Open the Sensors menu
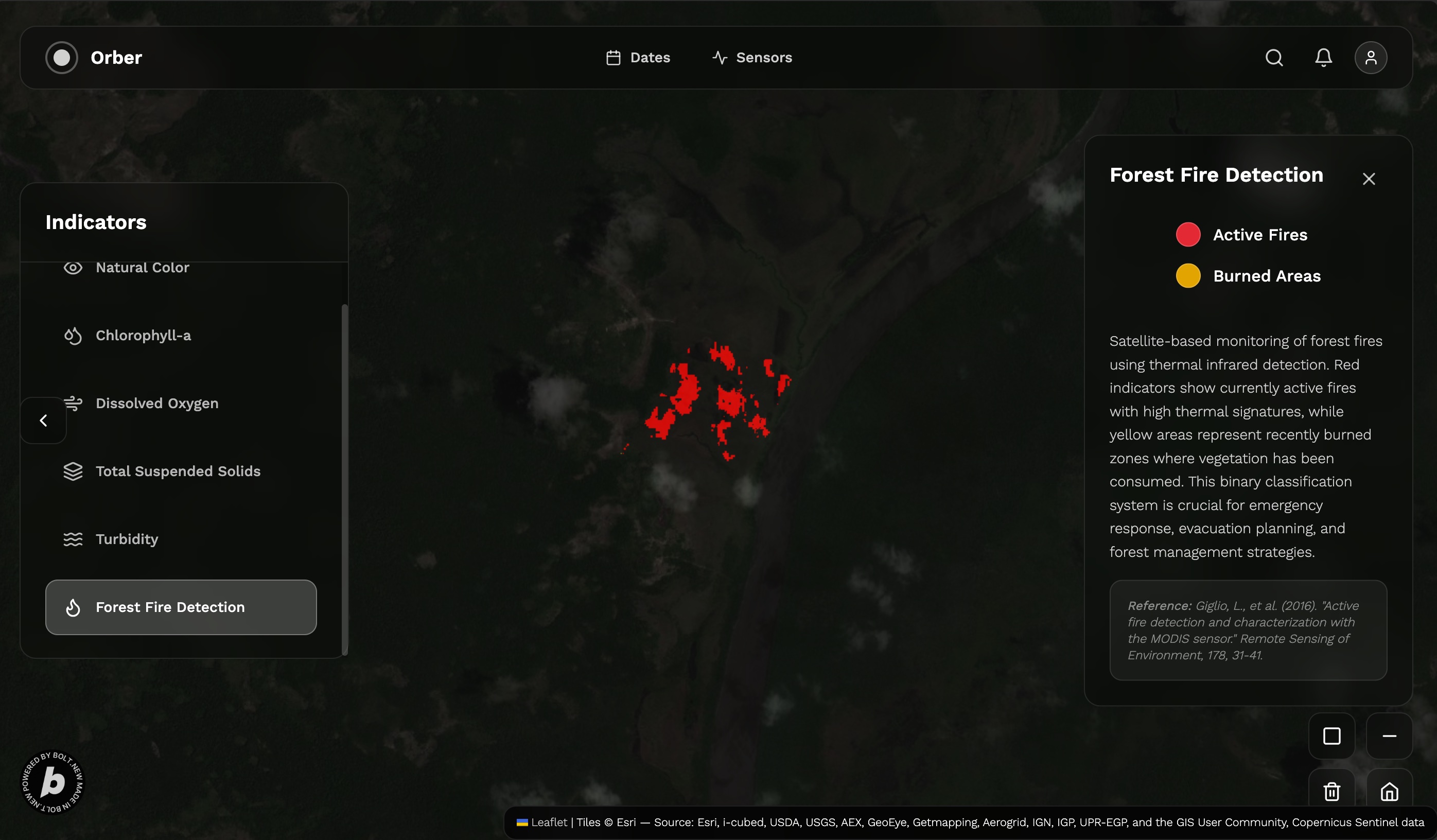The height and width of the screenshot is (840, 1437). [x=751, y=58]
